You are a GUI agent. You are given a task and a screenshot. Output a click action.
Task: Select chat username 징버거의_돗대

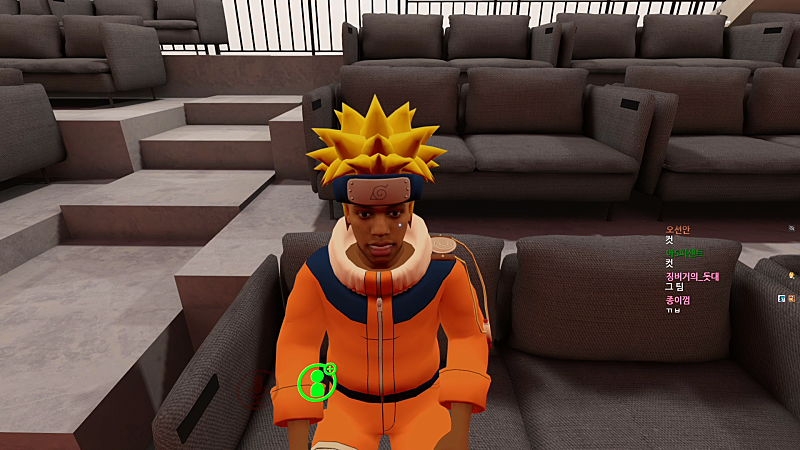[692, 276]
